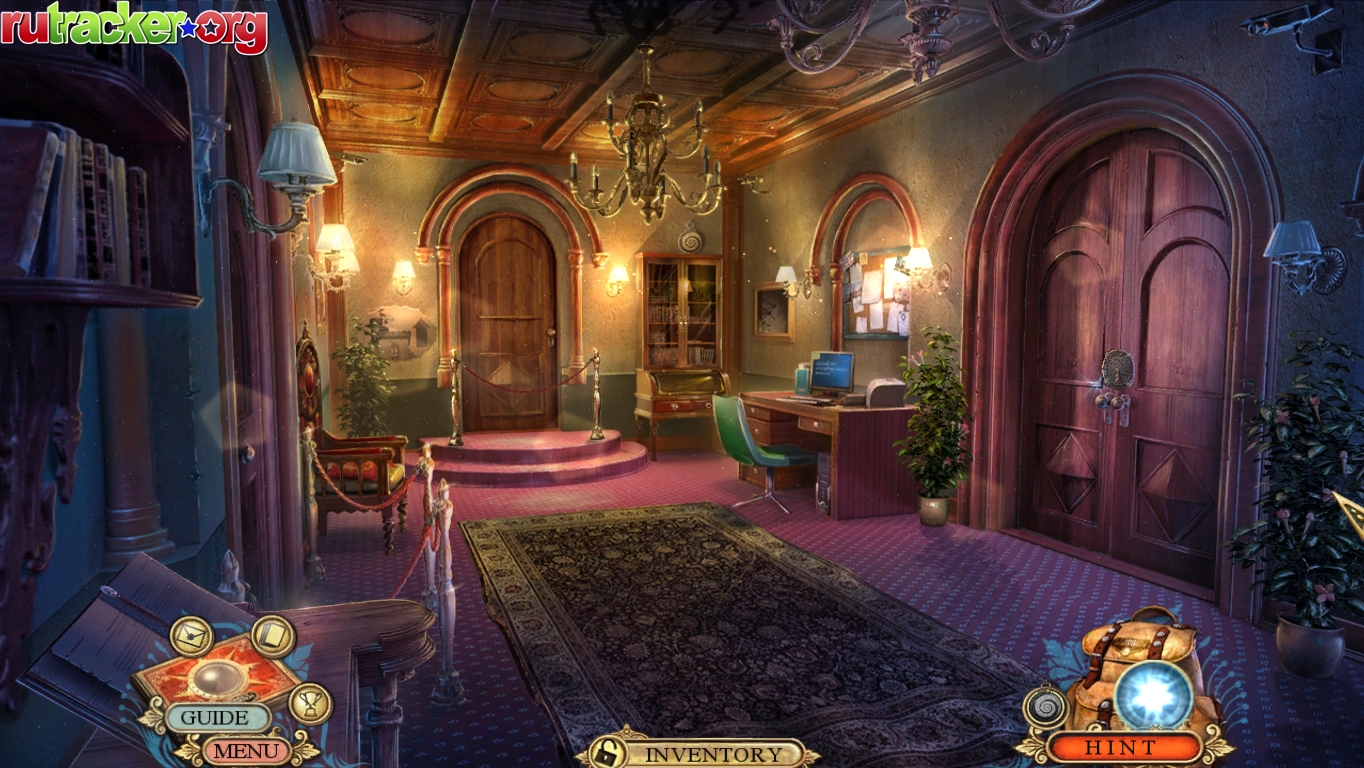Activate the glowing blue hint orb
The width and height of the screenshot is (1364, 768).
[1153, 694]
